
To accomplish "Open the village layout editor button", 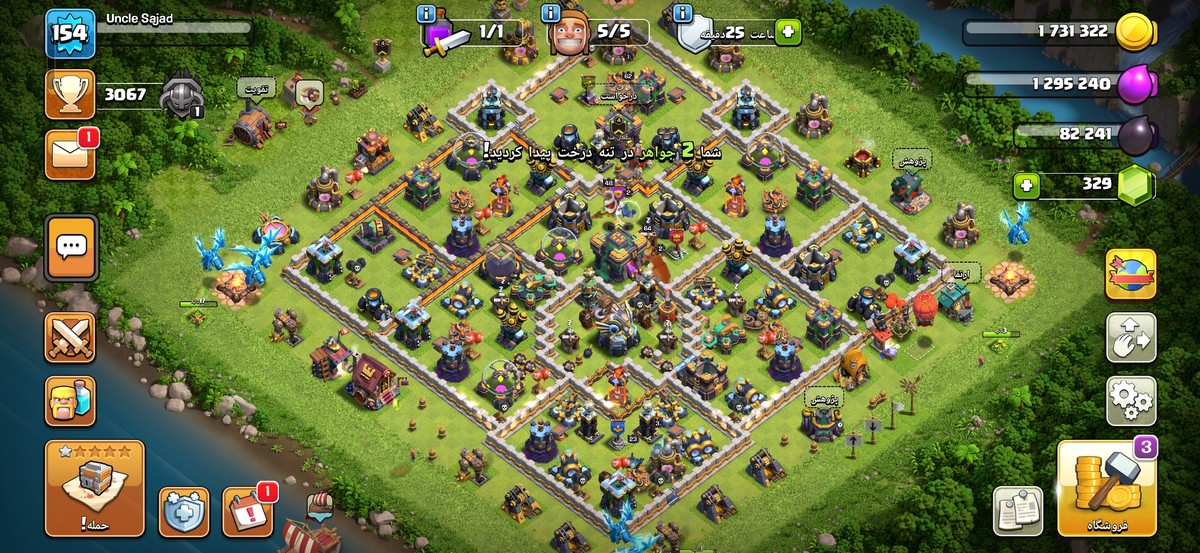I will tap(1130, 338).
